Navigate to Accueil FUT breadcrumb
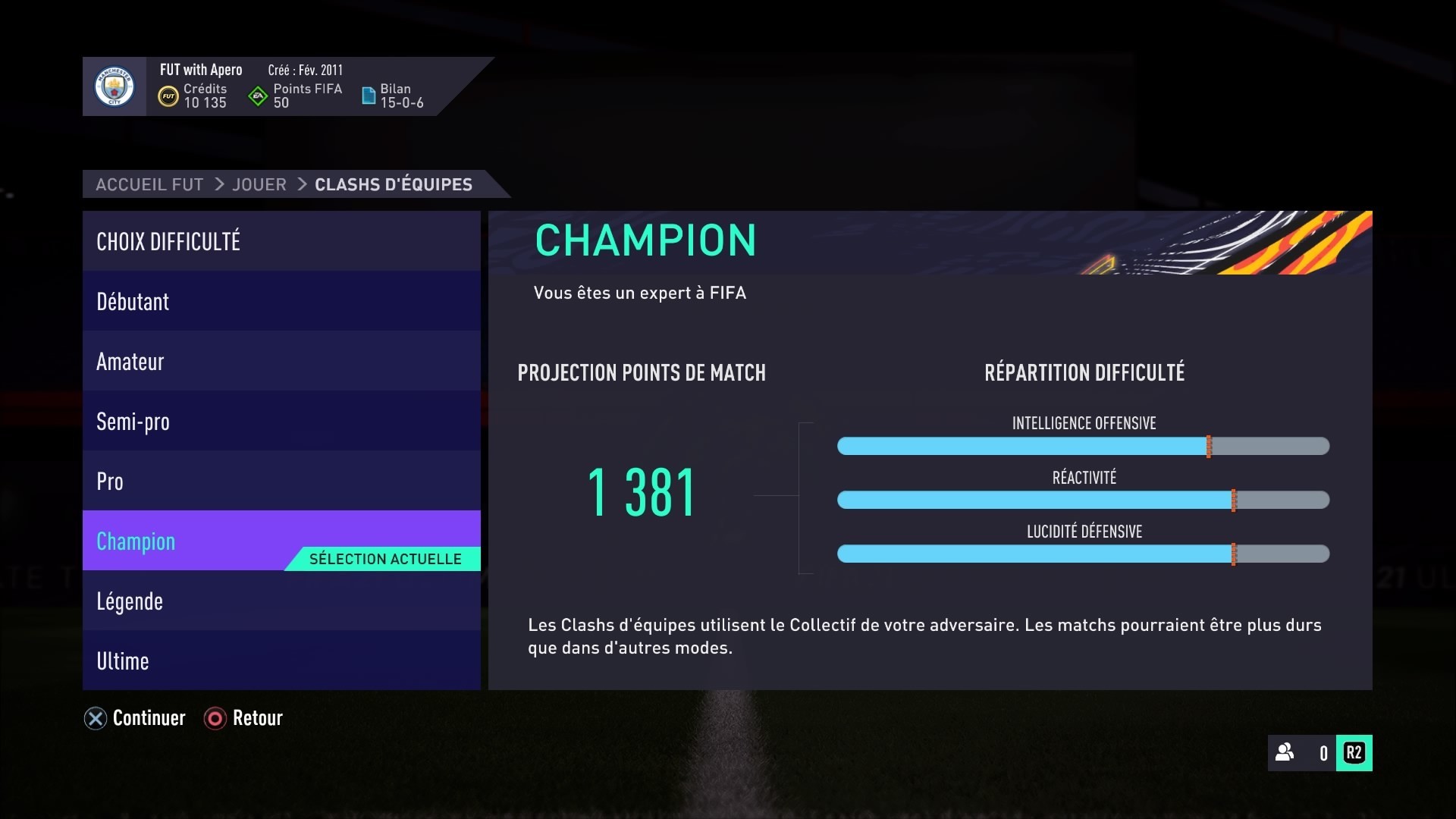This screenshot has height=819, width=1456. coord(149,184)
